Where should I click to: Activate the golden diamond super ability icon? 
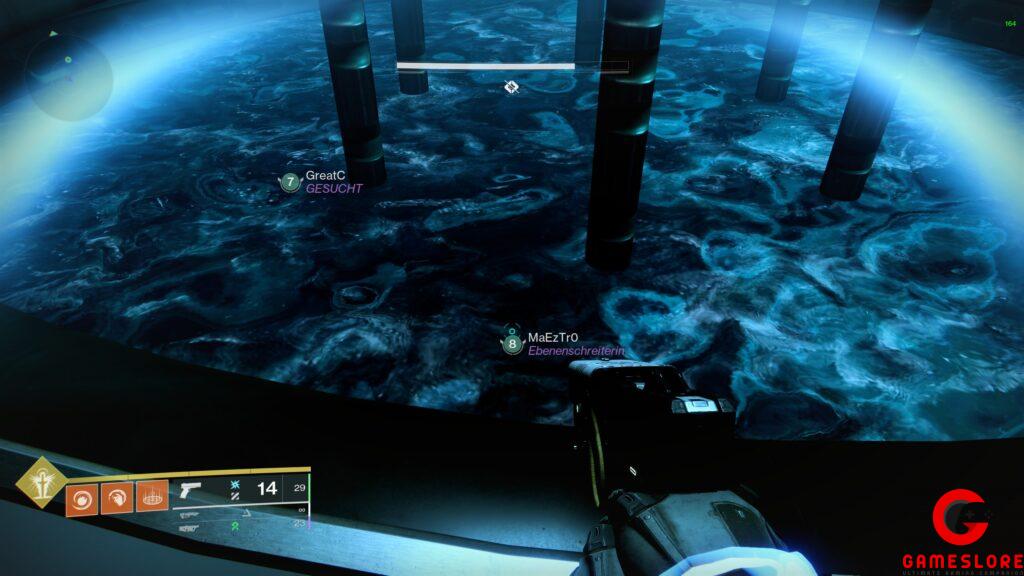pos(41,482)
